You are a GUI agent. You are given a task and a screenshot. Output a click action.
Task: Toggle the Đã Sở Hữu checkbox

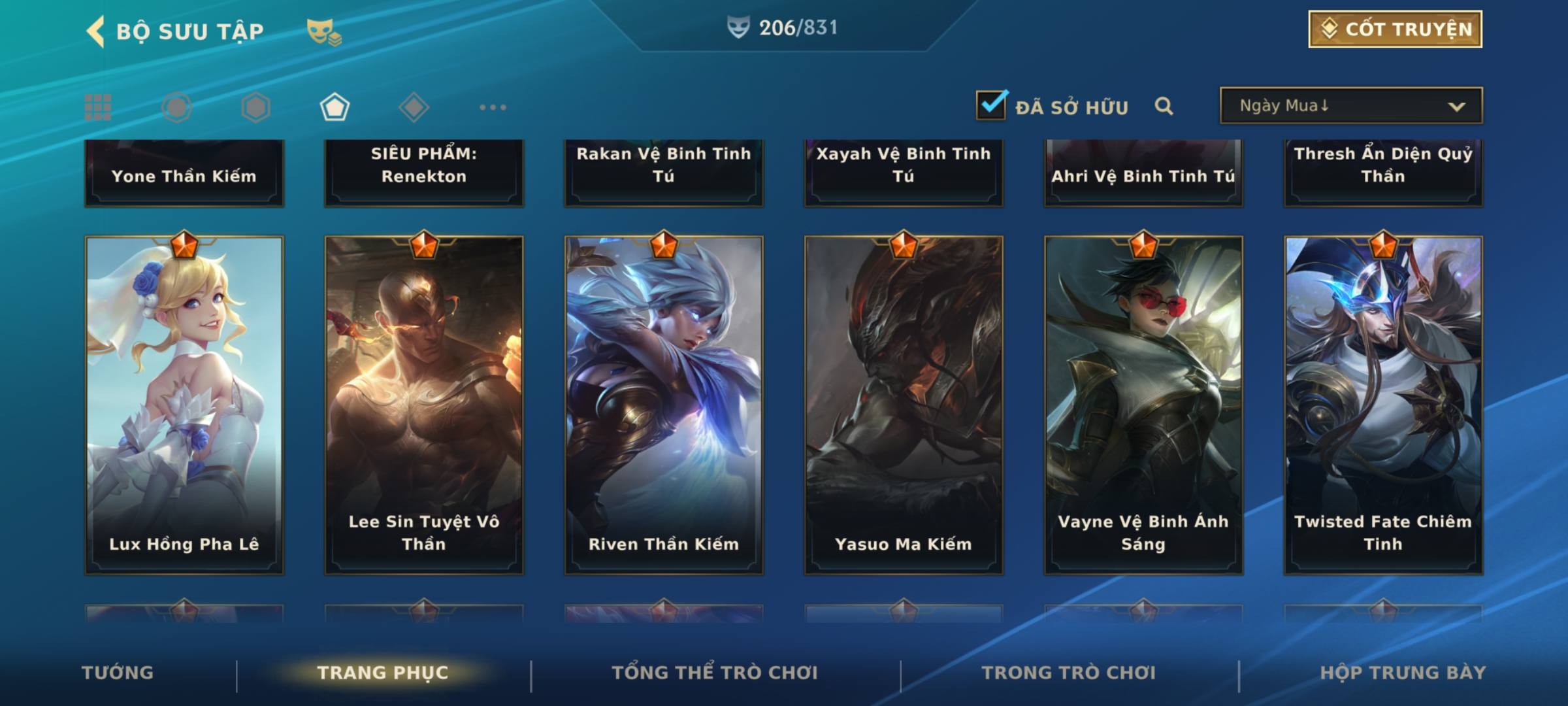coord(991,106)
